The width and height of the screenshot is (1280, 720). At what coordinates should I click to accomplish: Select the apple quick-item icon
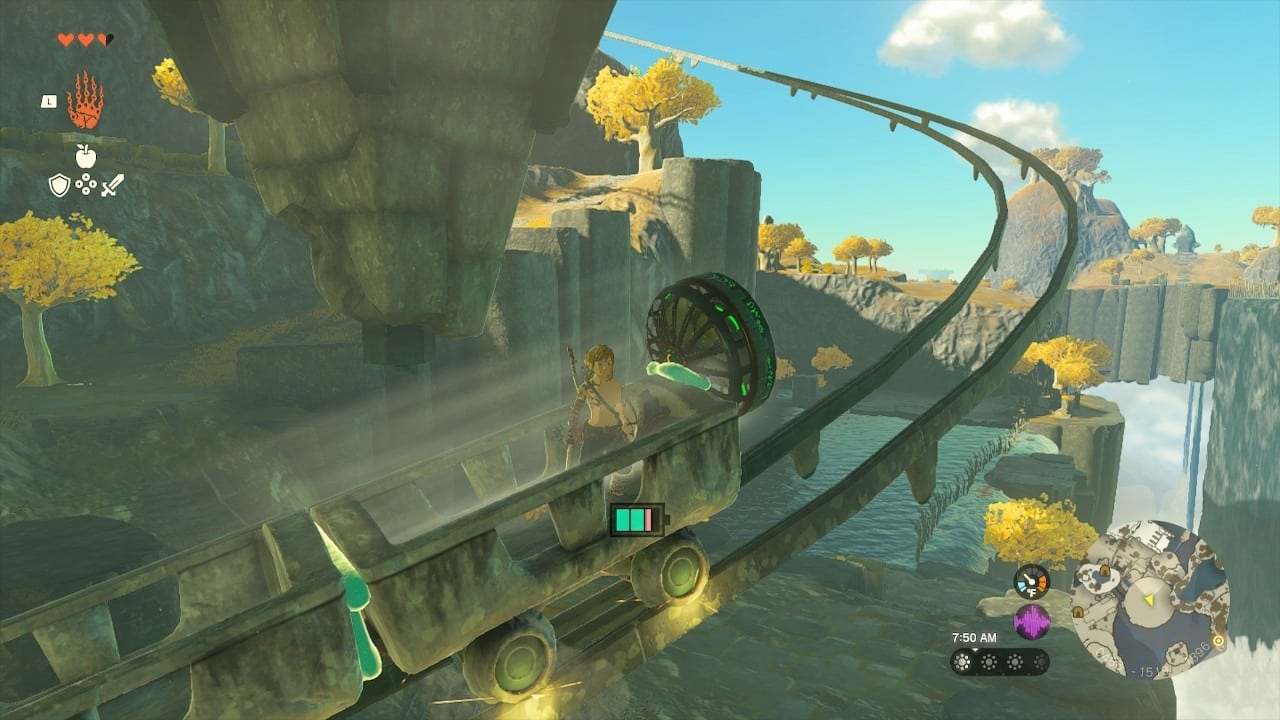pos(85,156)
